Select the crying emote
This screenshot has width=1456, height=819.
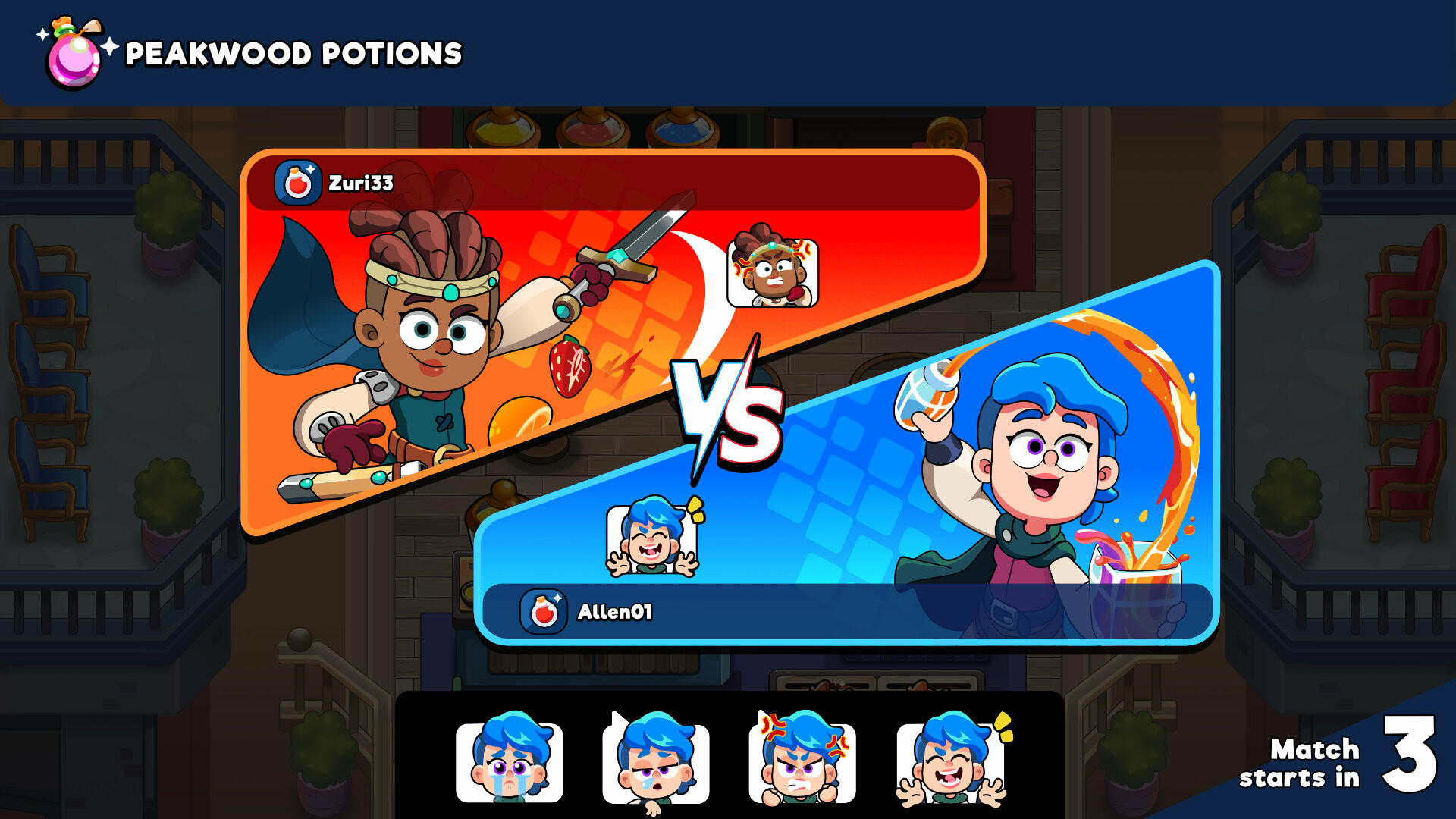[507, 761]
